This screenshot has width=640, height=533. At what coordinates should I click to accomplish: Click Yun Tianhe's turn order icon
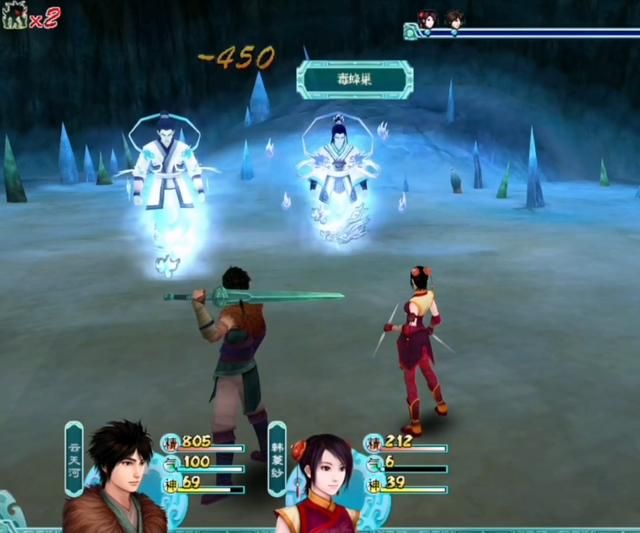pos(454,18)
